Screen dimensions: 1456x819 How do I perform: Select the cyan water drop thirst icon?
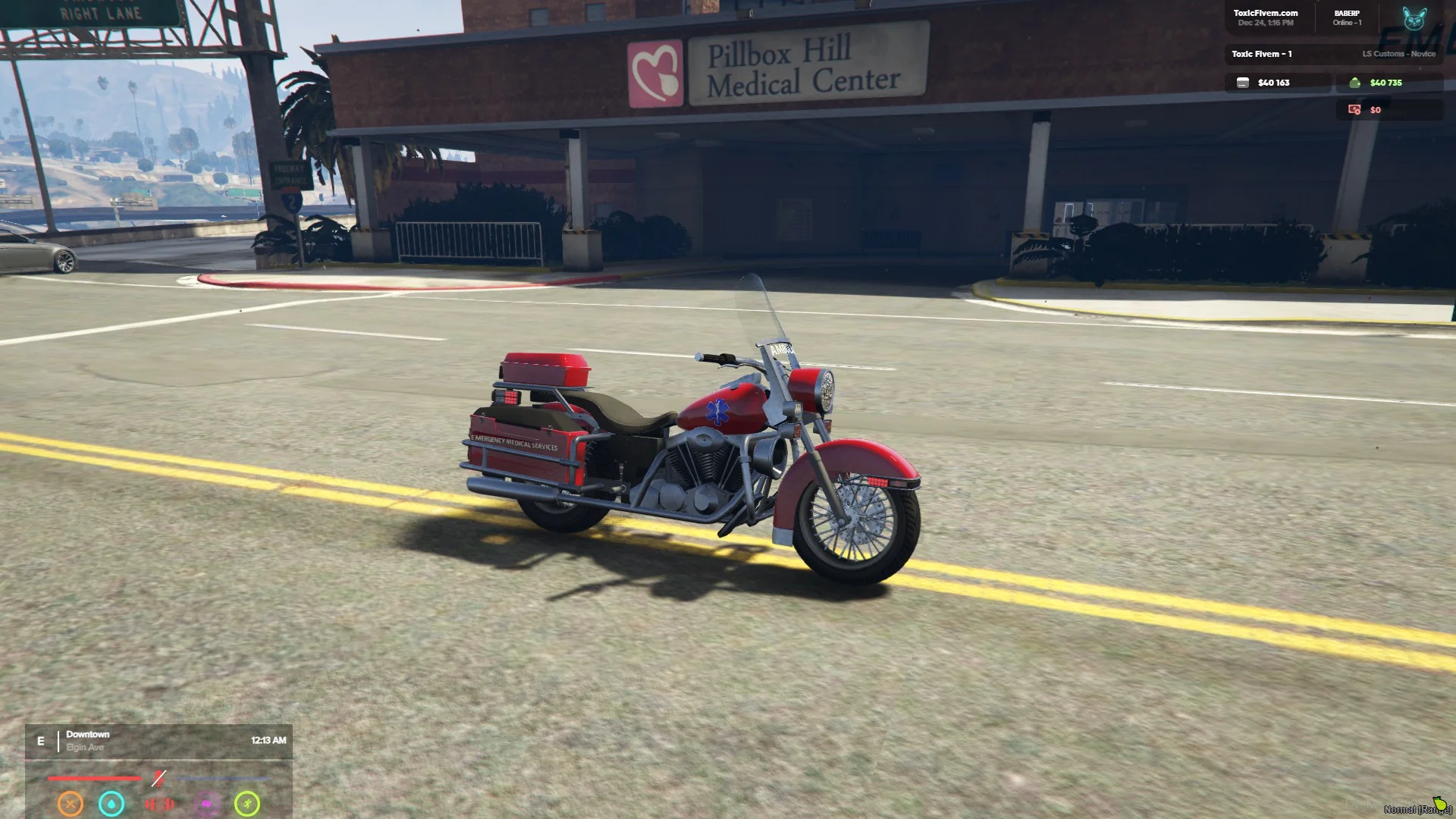(111, 803)
